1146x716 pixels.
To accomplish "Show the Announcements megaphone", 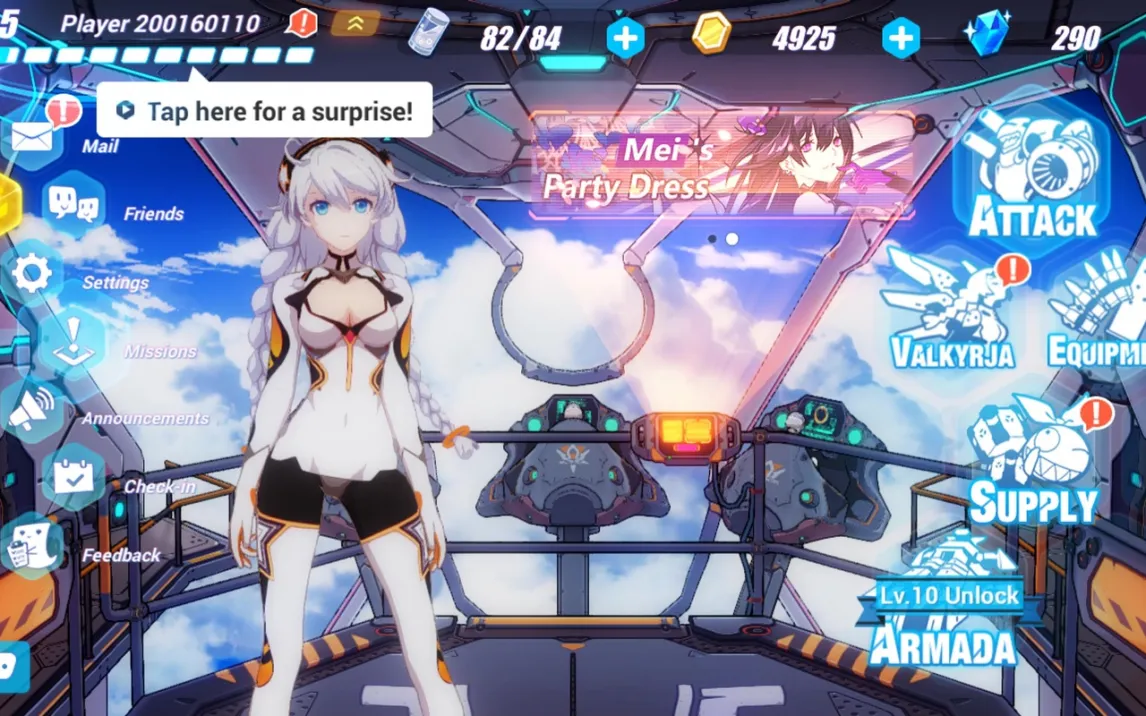I will (32, 410).
